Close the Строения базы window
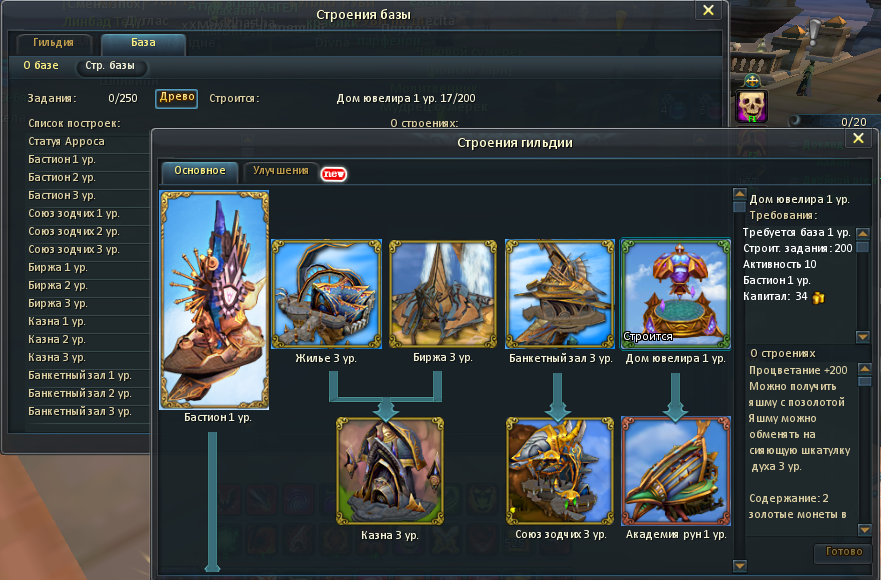 pos(708,11)
